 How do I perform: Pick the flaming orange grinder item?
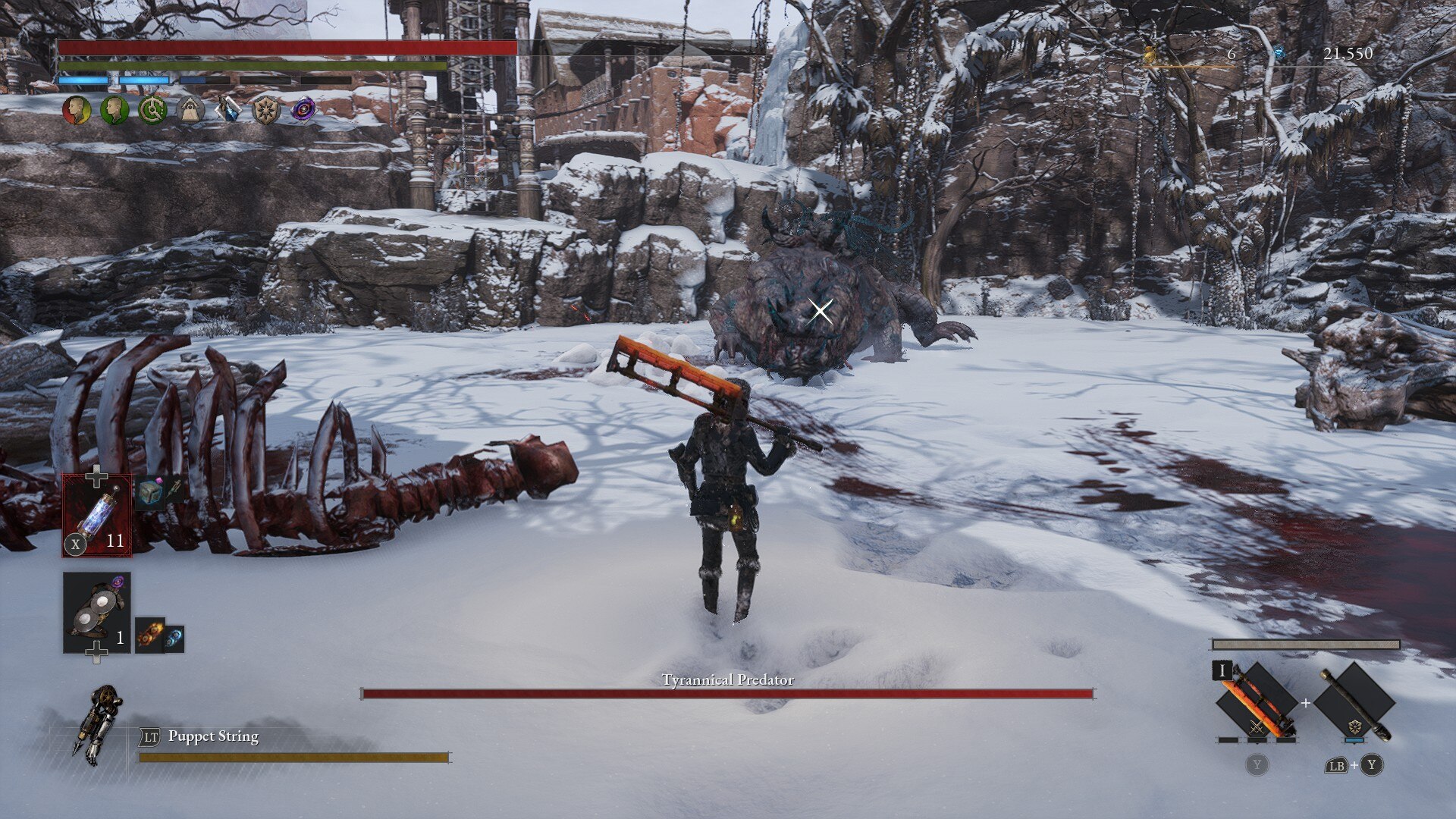(x=149, y=635)
